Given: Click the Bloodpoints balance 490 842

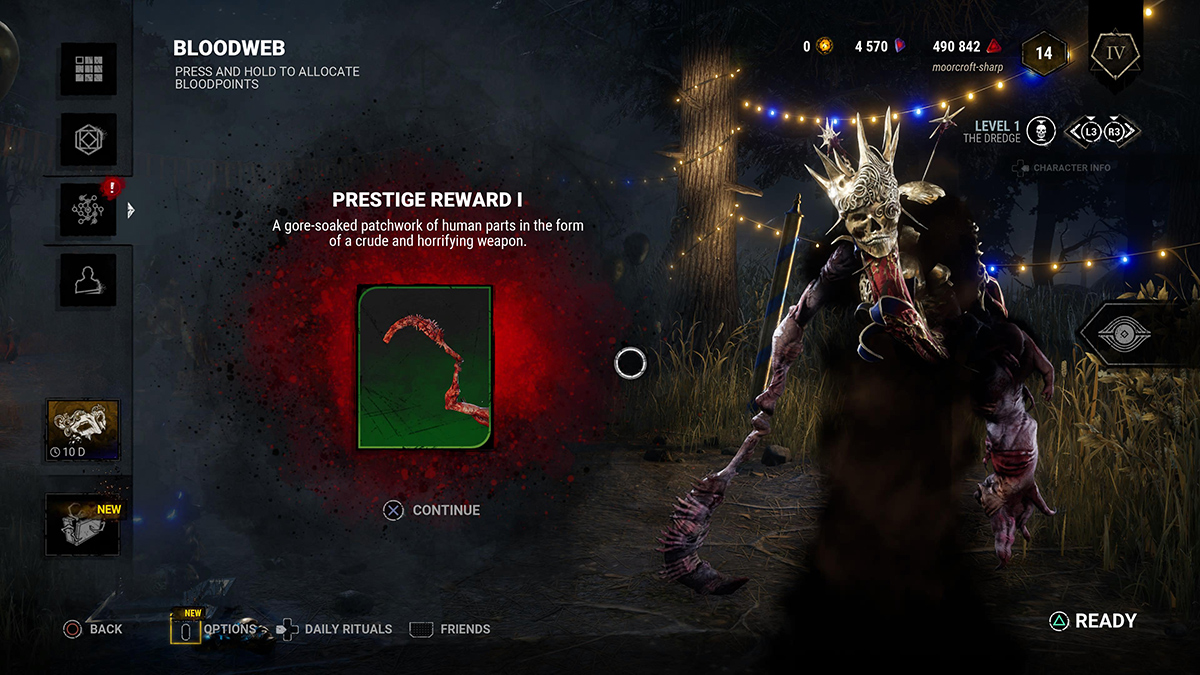Looking at the screenshot, I should 966,47.
